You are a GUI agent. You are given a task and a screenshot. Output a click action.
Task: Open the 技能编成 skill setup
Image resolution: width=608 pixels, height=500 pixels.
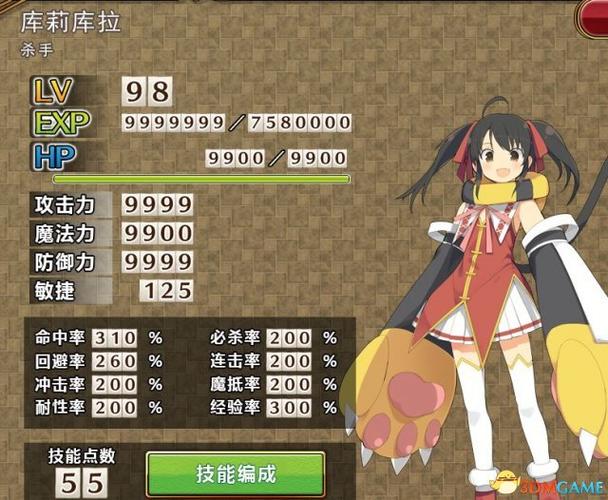235,472
